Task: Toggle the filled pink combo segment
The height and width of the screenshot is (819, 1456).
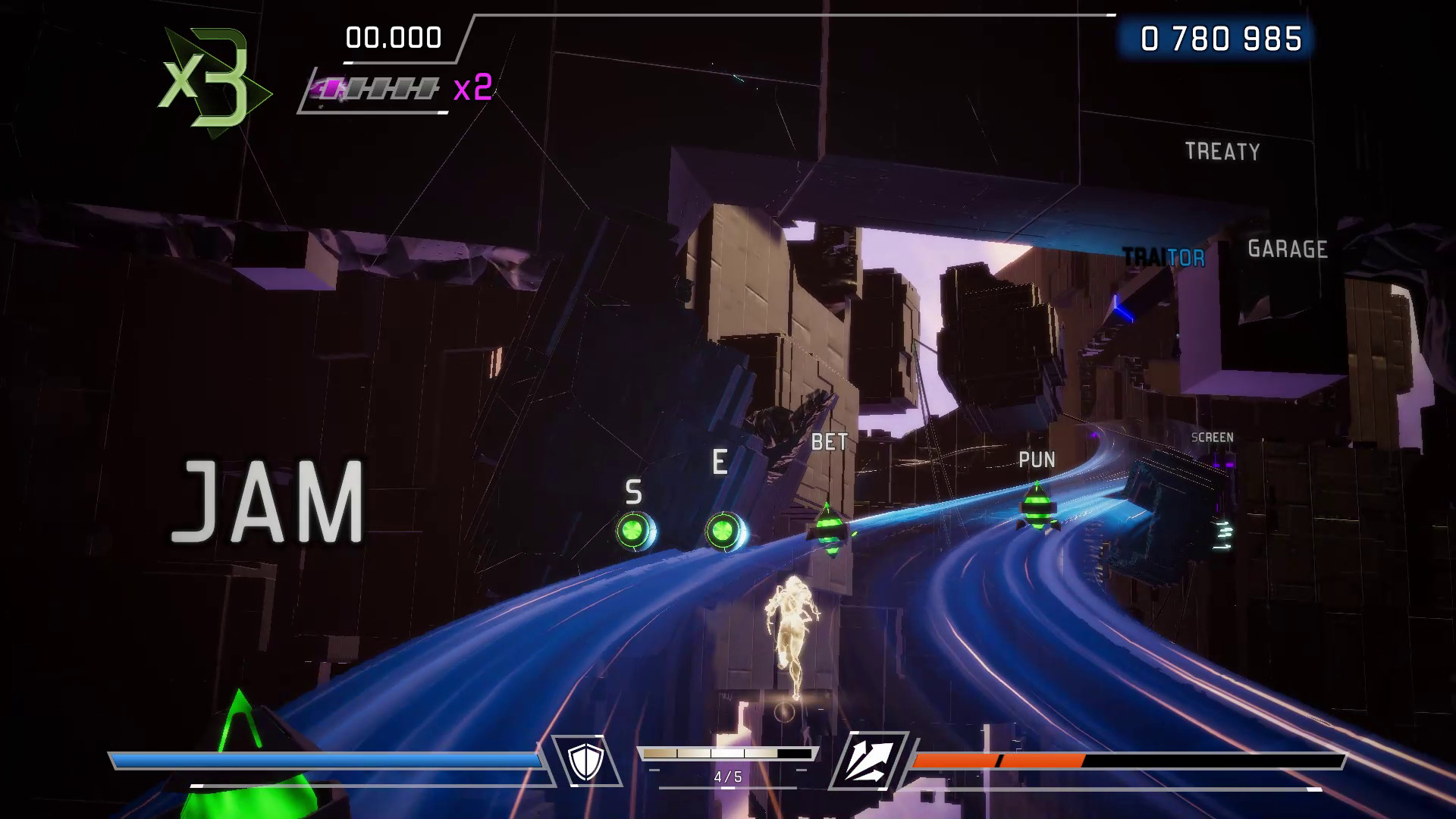Action: (332, 88)
